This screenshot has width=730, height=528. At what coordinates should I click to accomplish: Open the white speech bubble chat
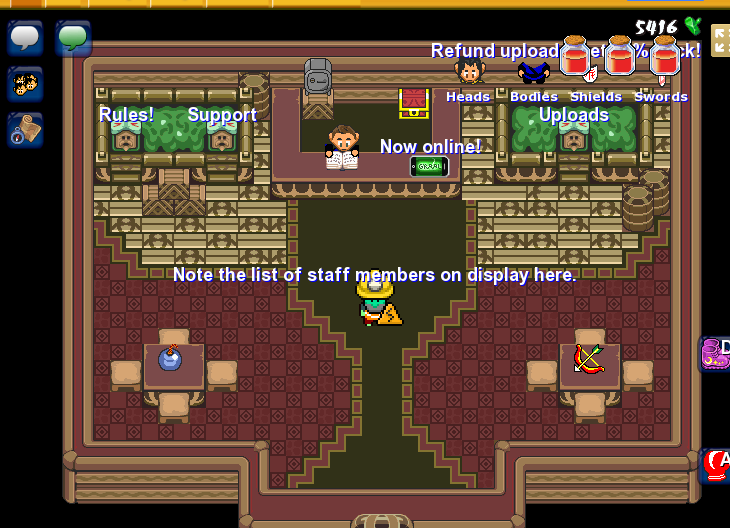point(25,37)
